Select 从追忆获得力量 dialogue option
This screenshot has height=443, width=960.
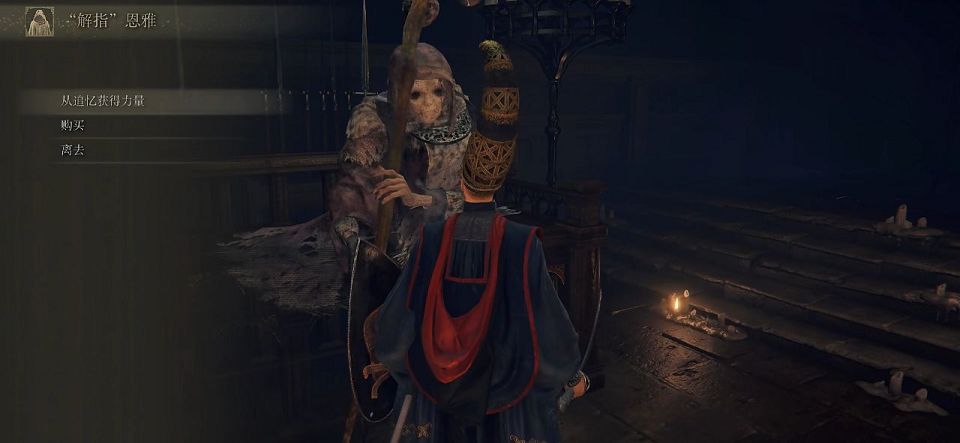pyautogui.click(x=103, y=101)
